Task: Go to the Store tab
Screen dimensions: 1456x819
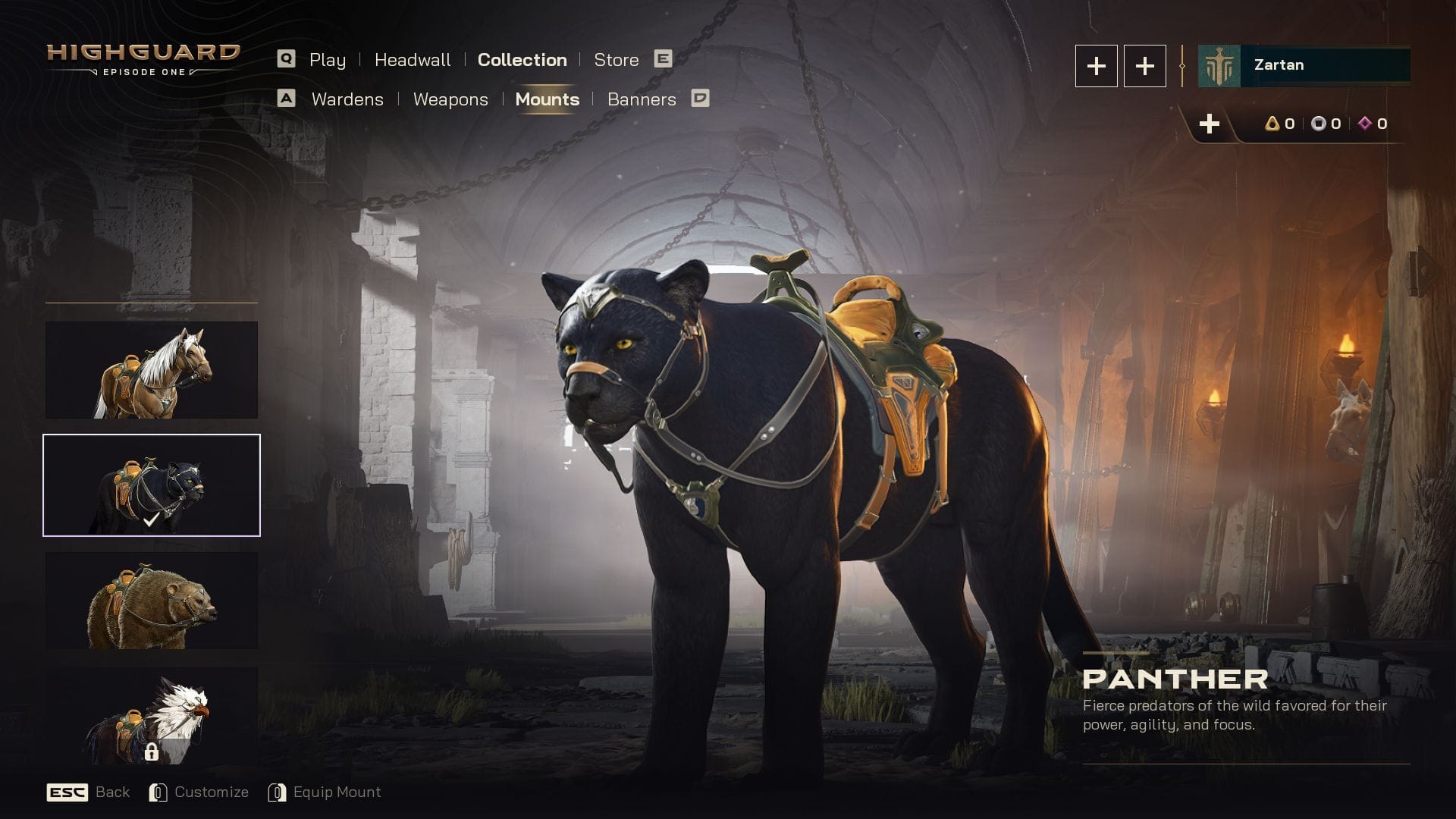Action: (616, 60)
